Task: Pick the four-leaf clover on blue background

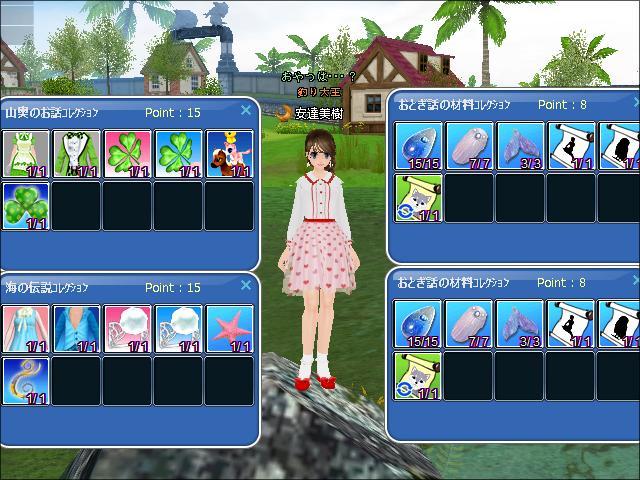Action: click(178, 154)
